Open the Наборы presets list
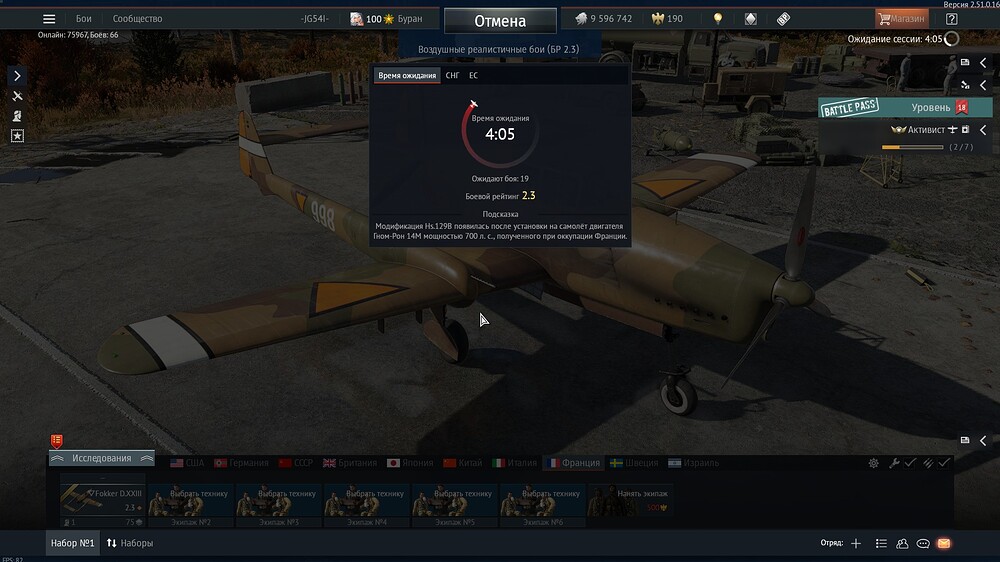 click(x=130, y=543)
